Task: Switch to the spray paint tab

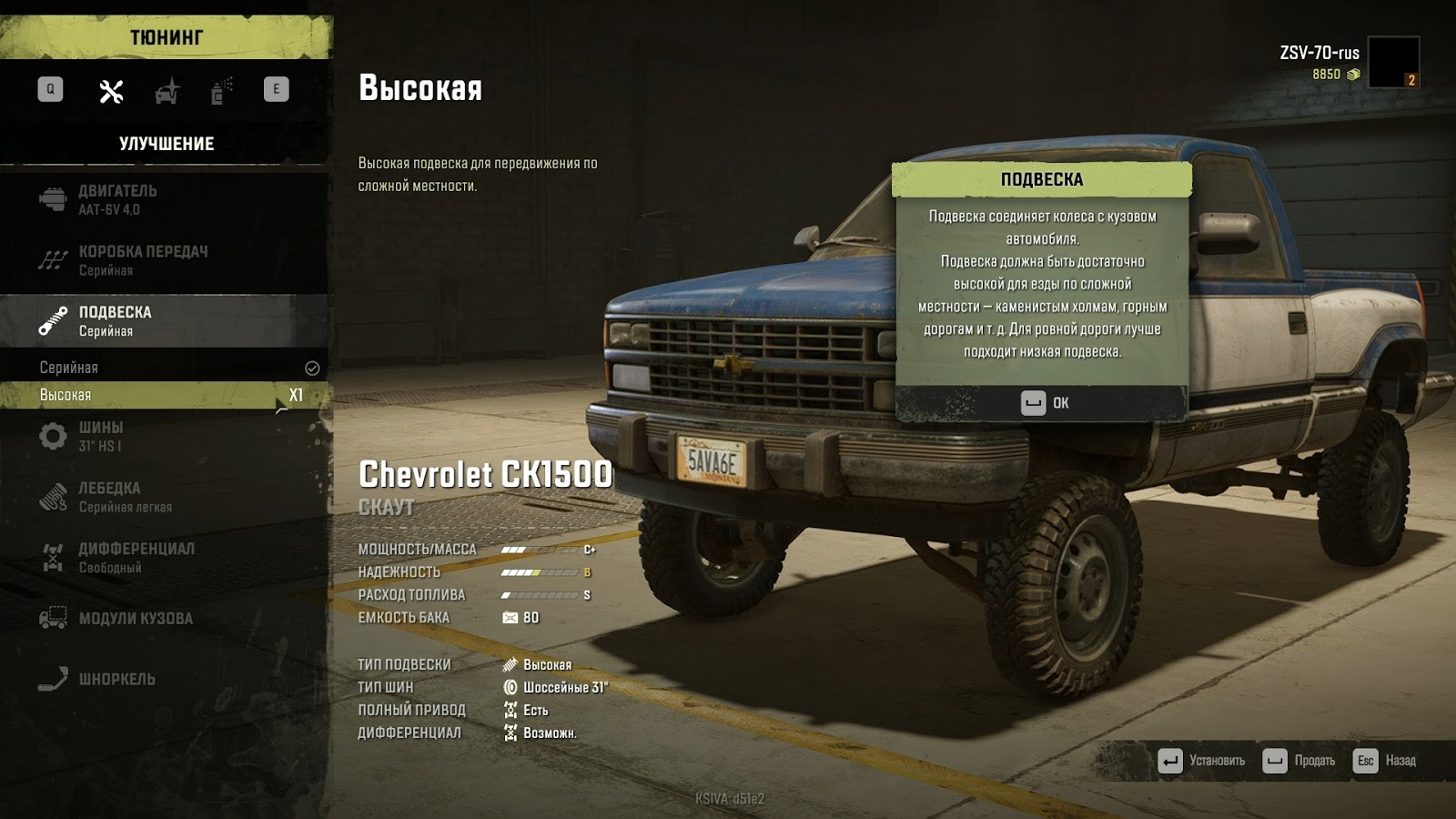Action: coord(221,91)
